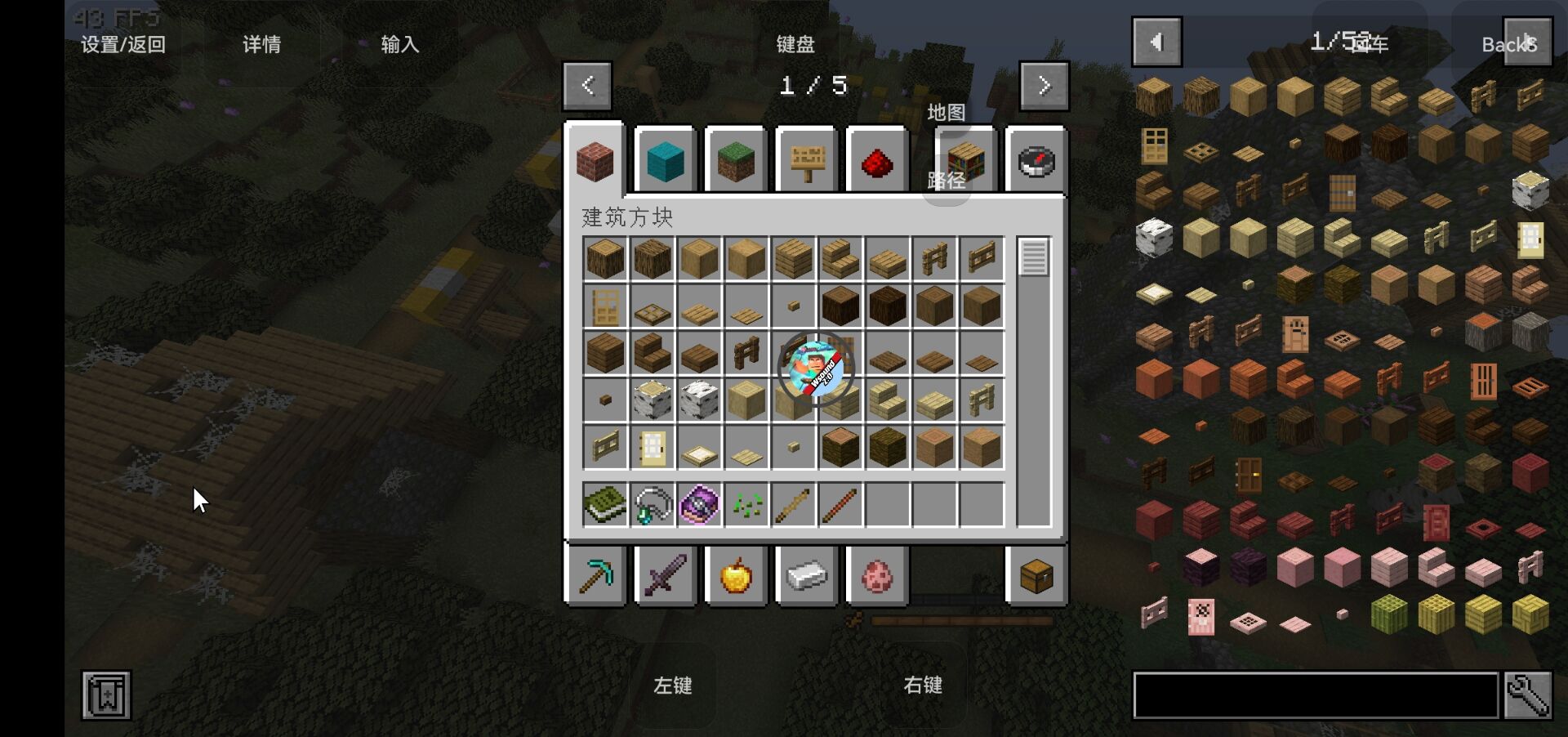Toggle the 路径 path overlay

click(x=947, y=181)
